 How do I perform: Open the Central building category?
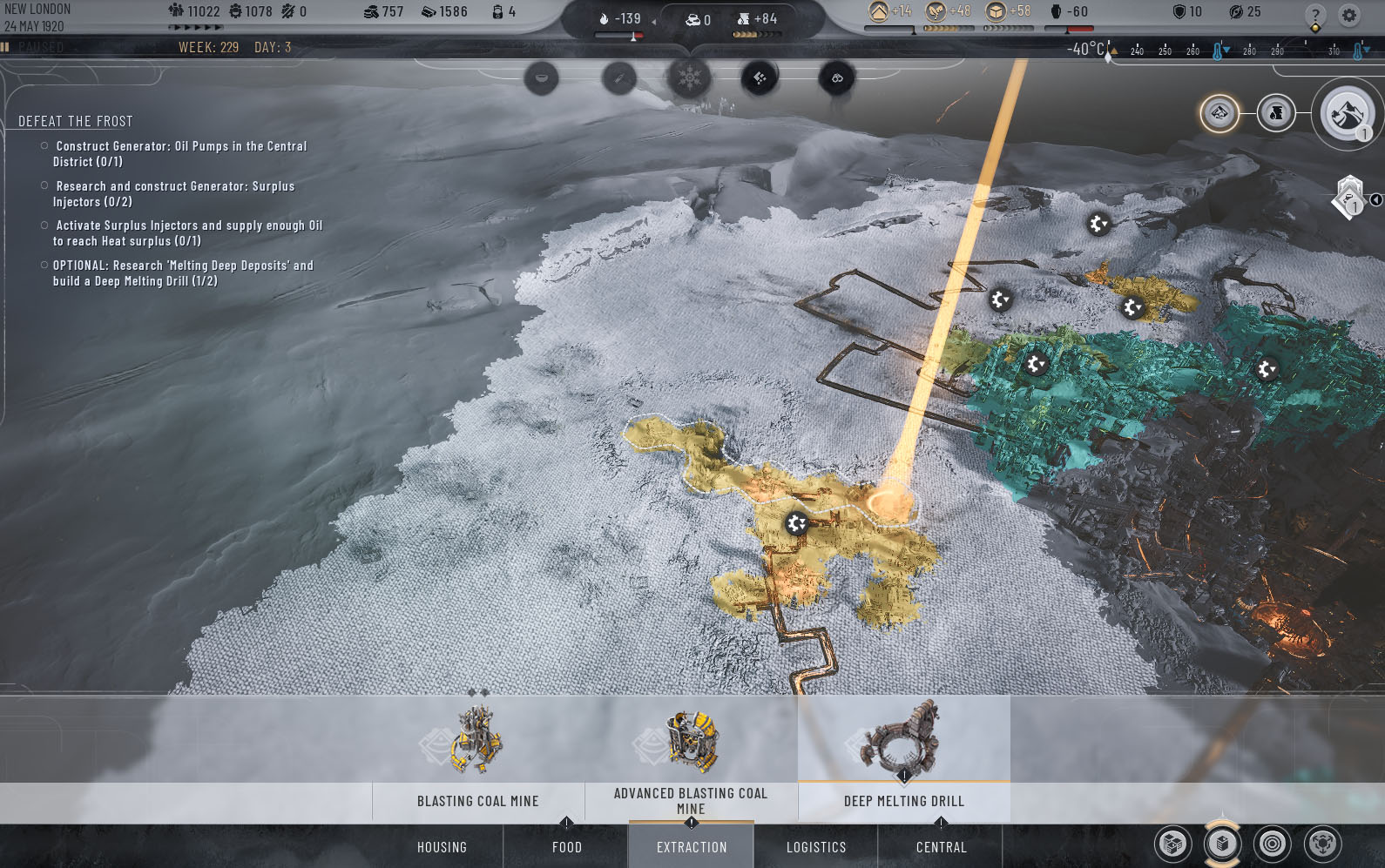(x=941, y=847)
